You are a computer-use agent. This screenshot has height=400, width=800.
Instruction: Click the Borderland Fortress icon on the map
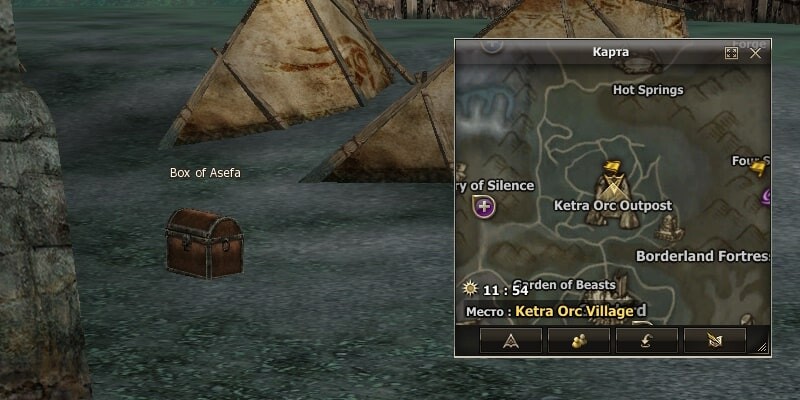pyautogui.click(x=667, y=227)
